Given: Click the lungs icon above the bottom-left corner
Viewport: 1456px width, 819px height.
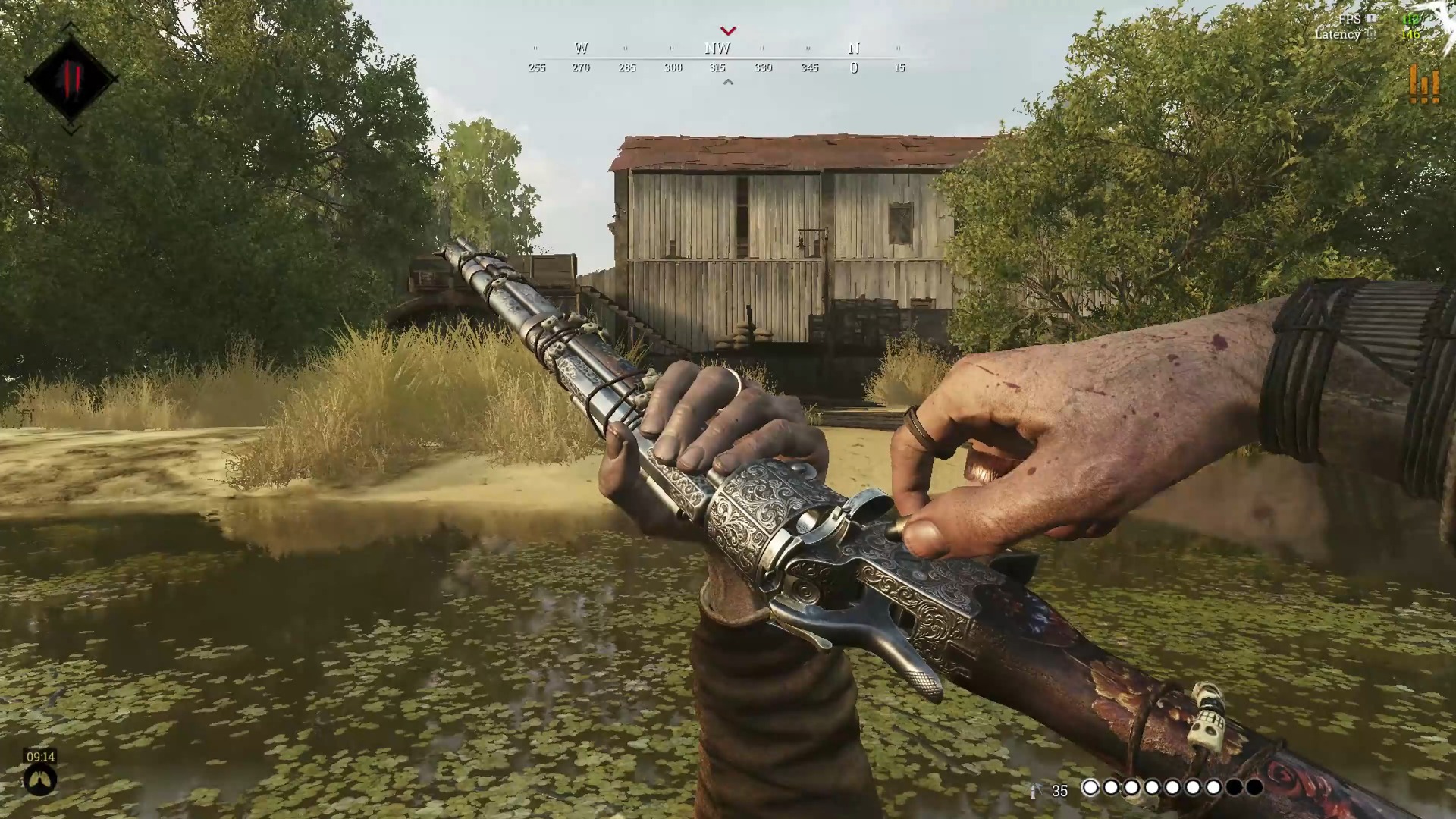Looking at the screenshot, I should (40, 780).
